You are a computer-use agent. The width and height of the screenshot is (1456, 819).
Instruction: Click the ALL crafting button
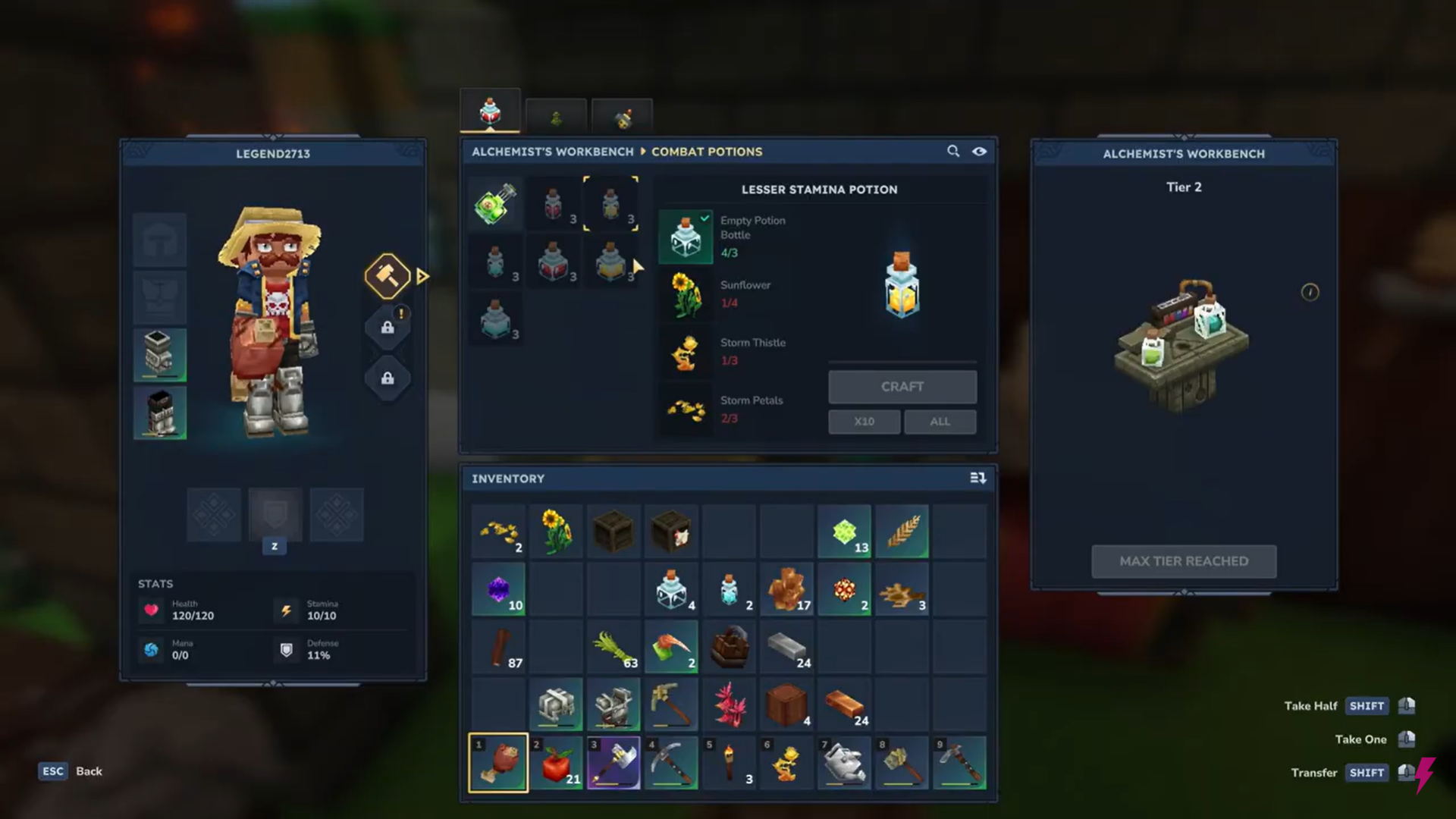coord(940,421)
